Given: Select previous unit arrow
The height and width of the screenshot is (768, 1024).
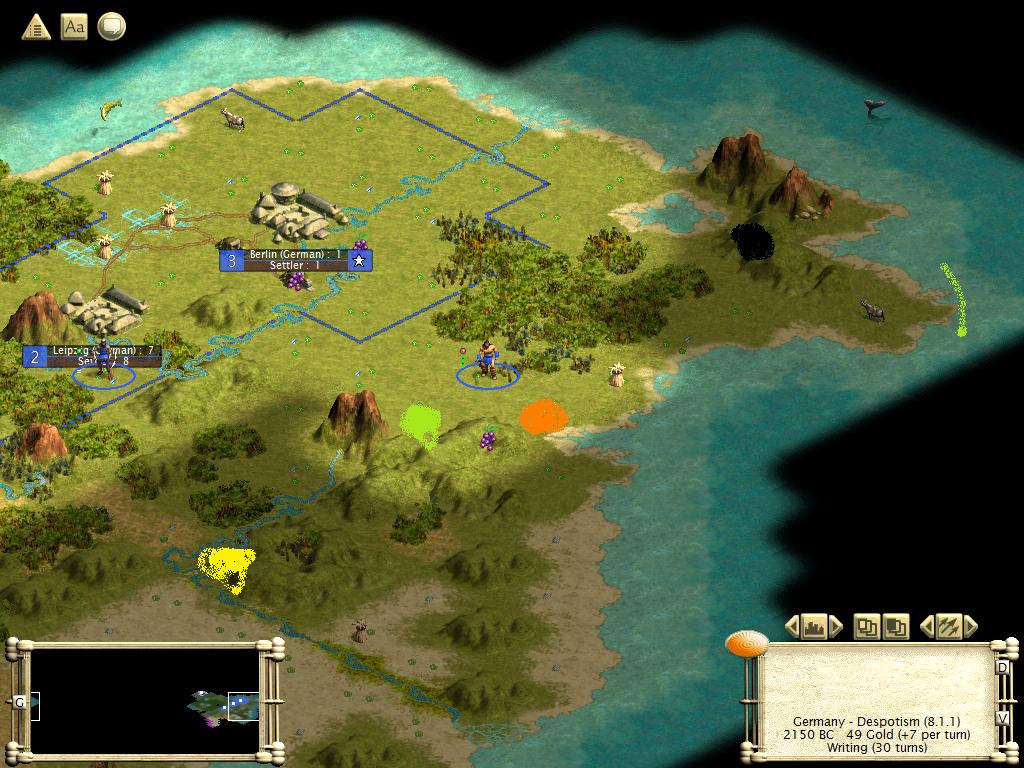Looking at the screenshot, I should click(x=927, y=627).
